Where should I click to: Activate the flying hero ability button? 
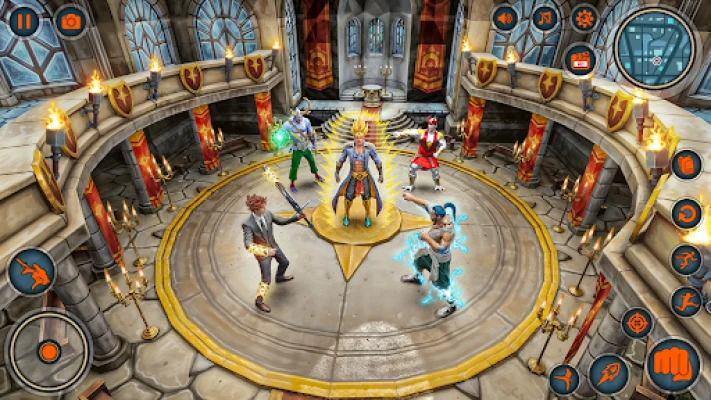pos(31,272)
